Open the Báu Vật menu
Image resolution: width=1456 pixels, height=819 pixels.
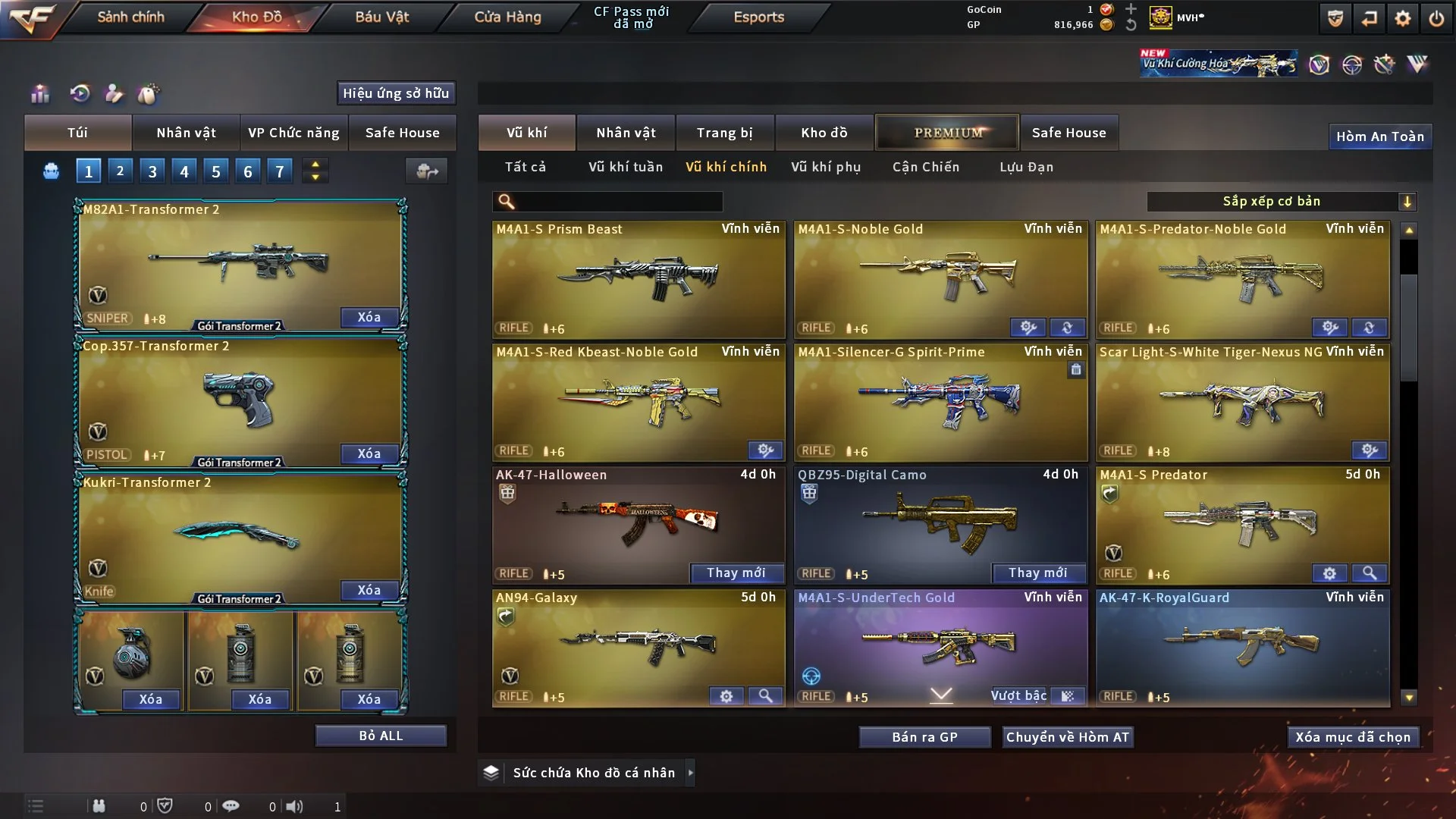tap(381, 17)
